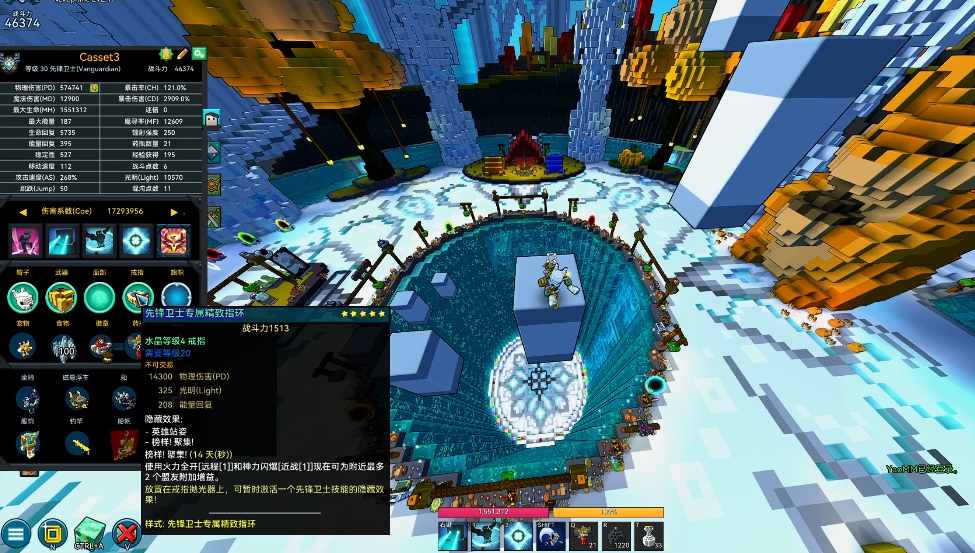The image size is (975, 553).
Task: Select the hat equipment slot
Action: click(24, 297)
